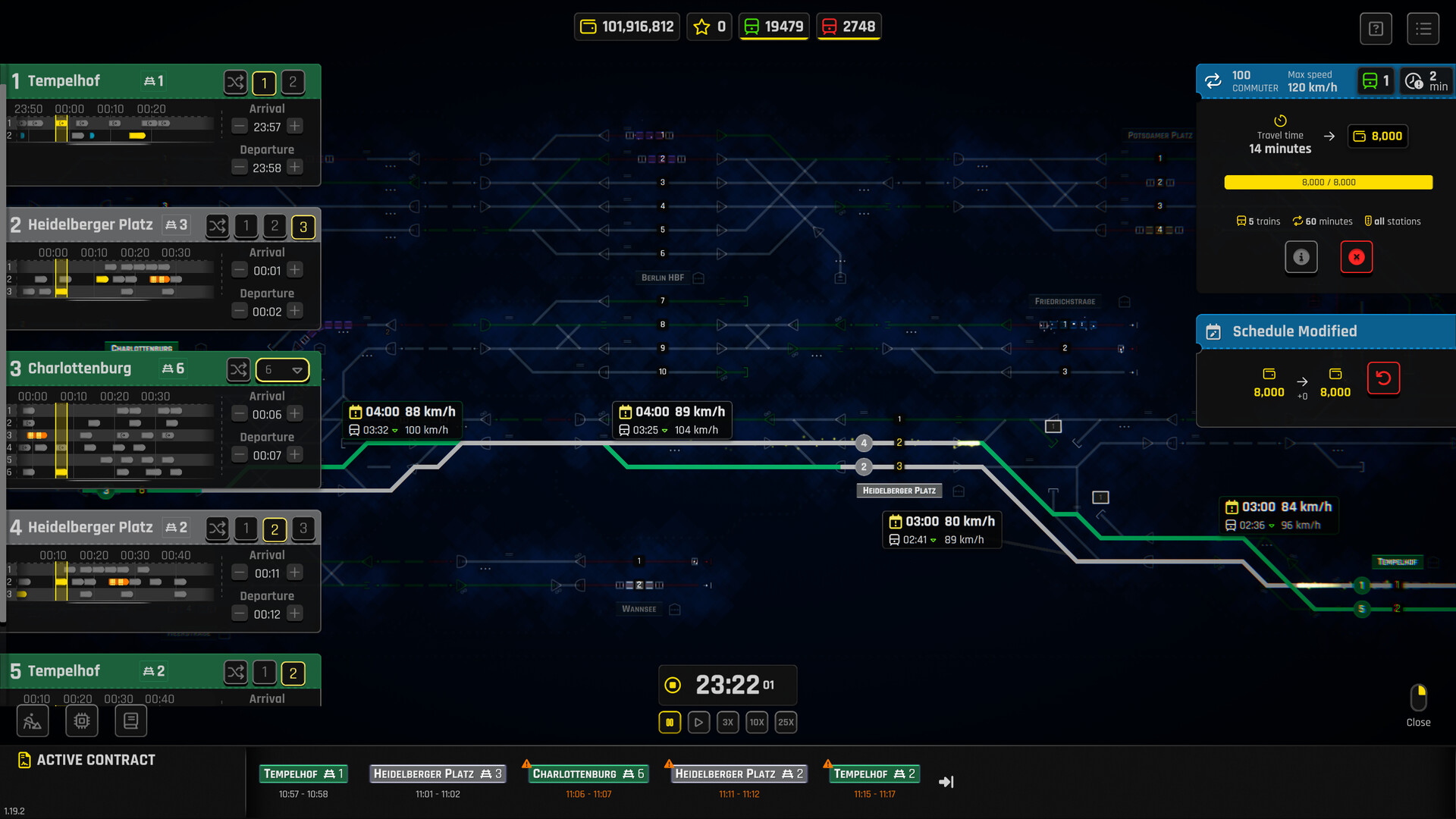Cancel contract using red X button
1456x819 pixels.
[x=1357, y=257]
